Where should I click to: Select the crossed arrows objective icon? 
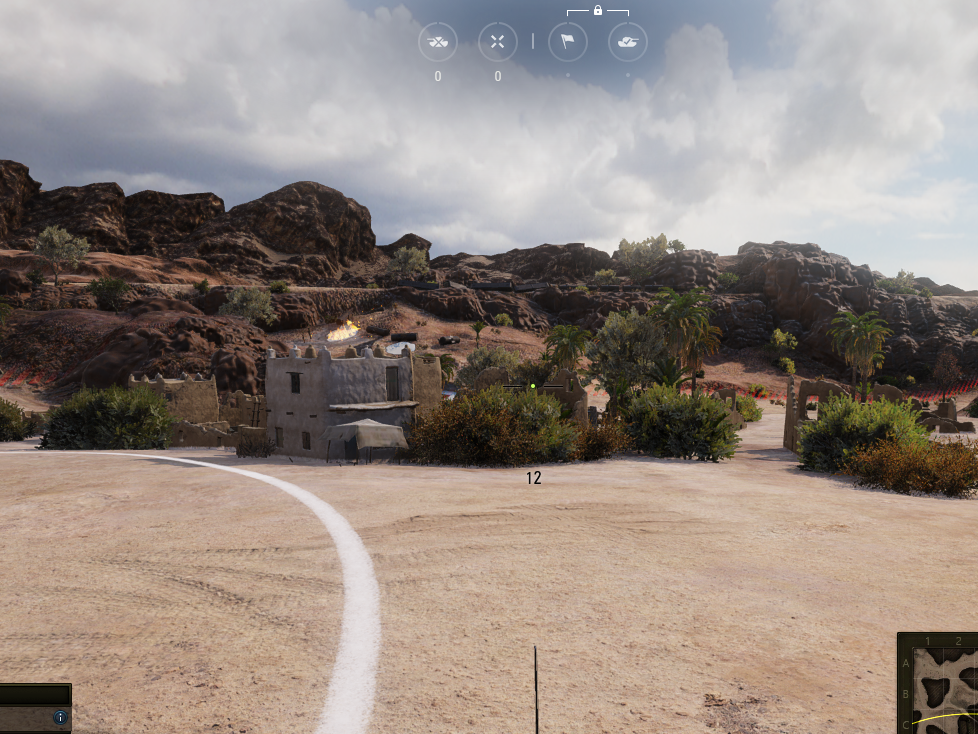[497, 42]
